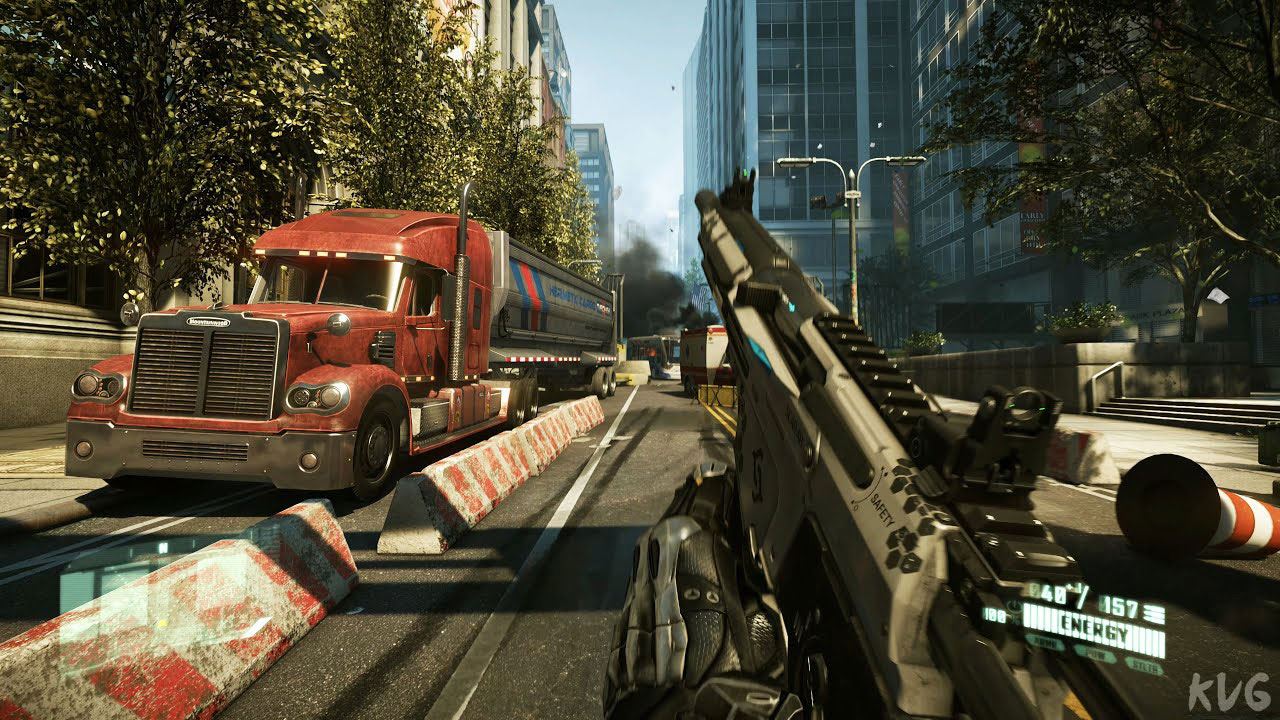The image size is (1280, 720).
Task: Activate the Armor suit mode indicator
Action: [x=1044, y=644]
